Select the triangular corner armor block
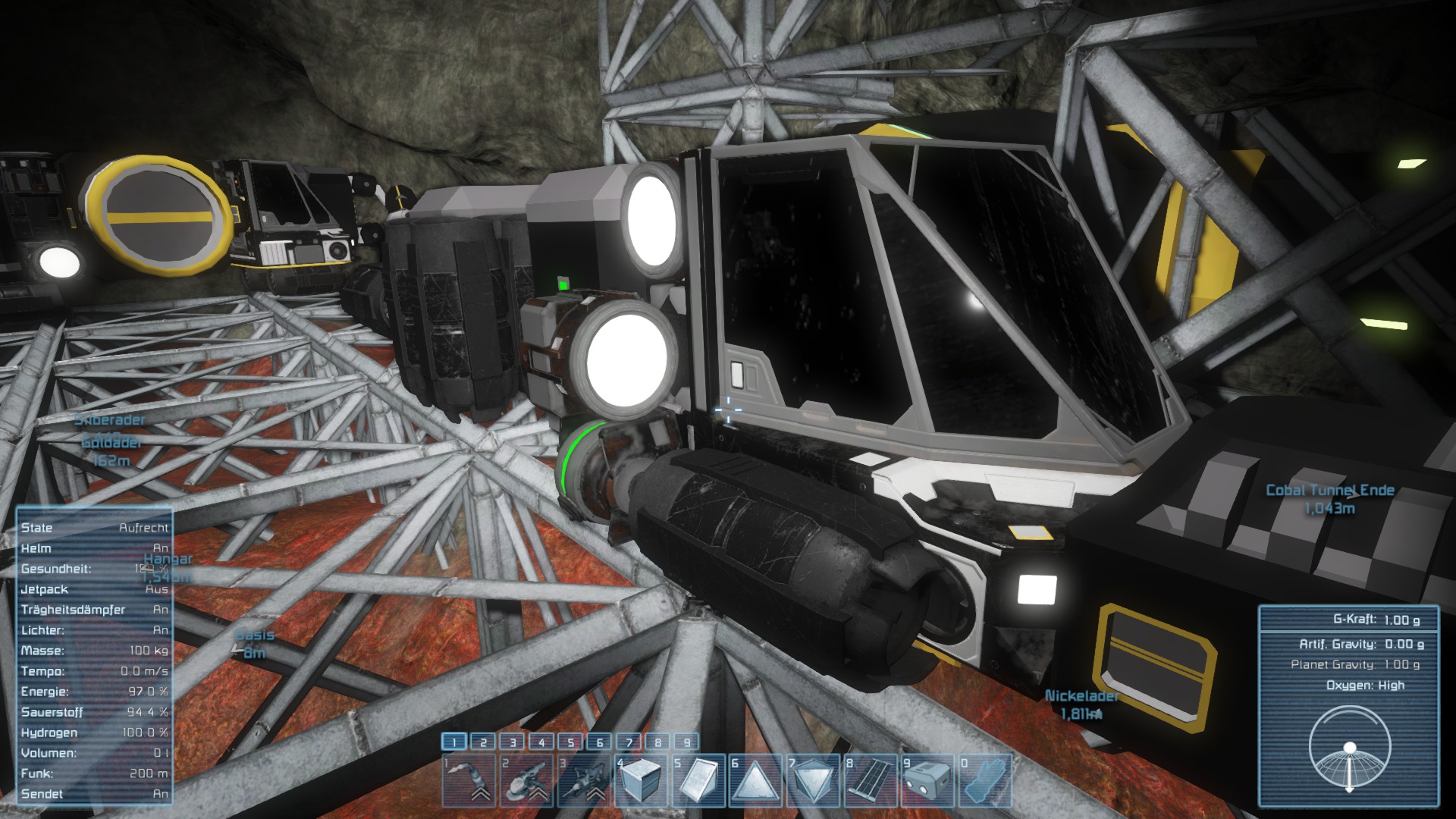This screenshot has height=819, width=1456. click(x=756, y=780)
